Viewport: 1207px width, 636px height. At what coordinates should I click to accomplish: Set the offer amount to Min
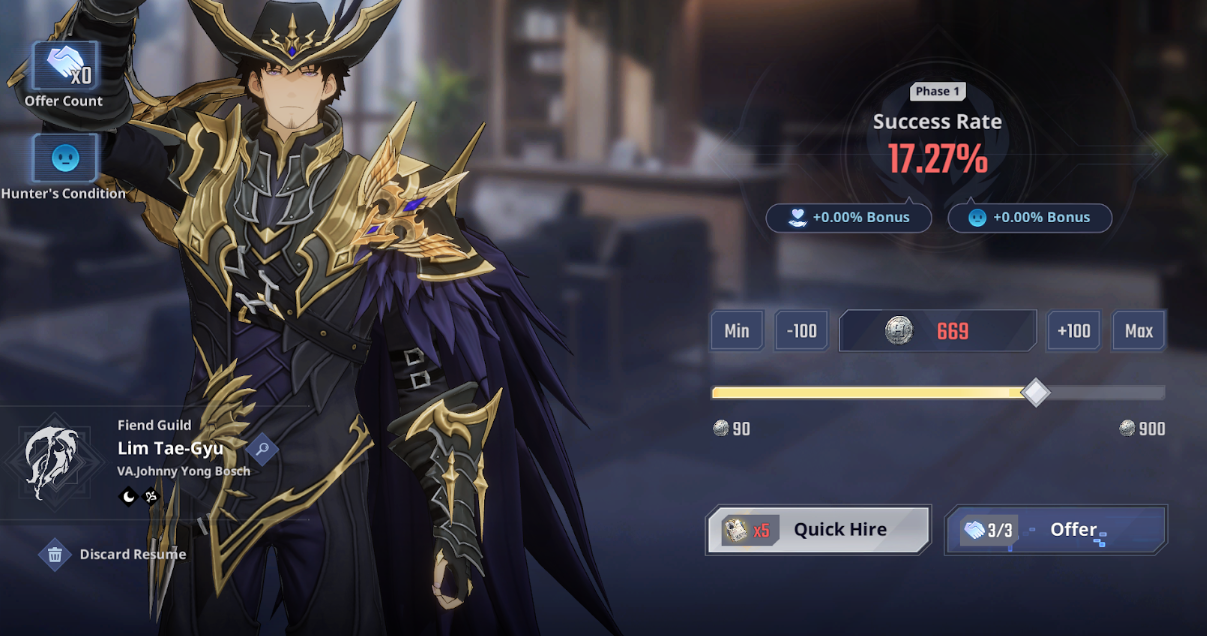pyautogui.click(x=737, y=331)
